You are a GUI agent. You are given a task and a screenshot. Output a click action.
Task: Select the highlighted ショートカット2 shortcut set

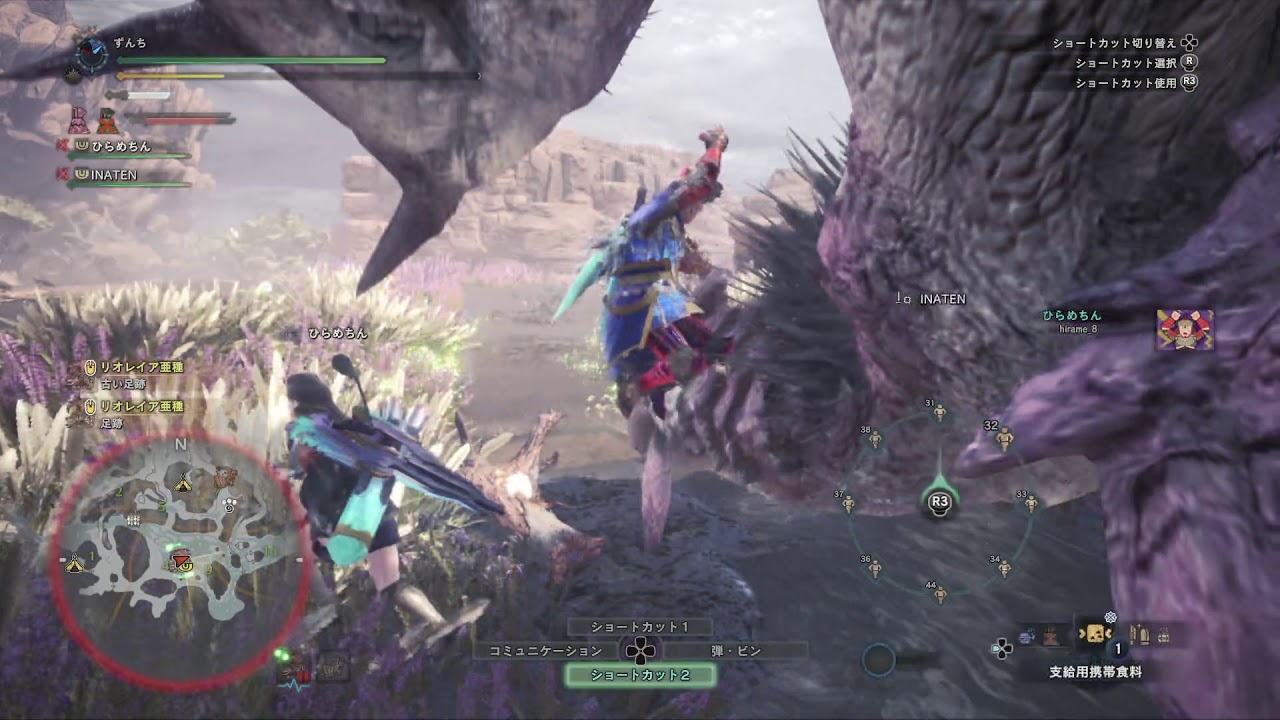[640, 675]
